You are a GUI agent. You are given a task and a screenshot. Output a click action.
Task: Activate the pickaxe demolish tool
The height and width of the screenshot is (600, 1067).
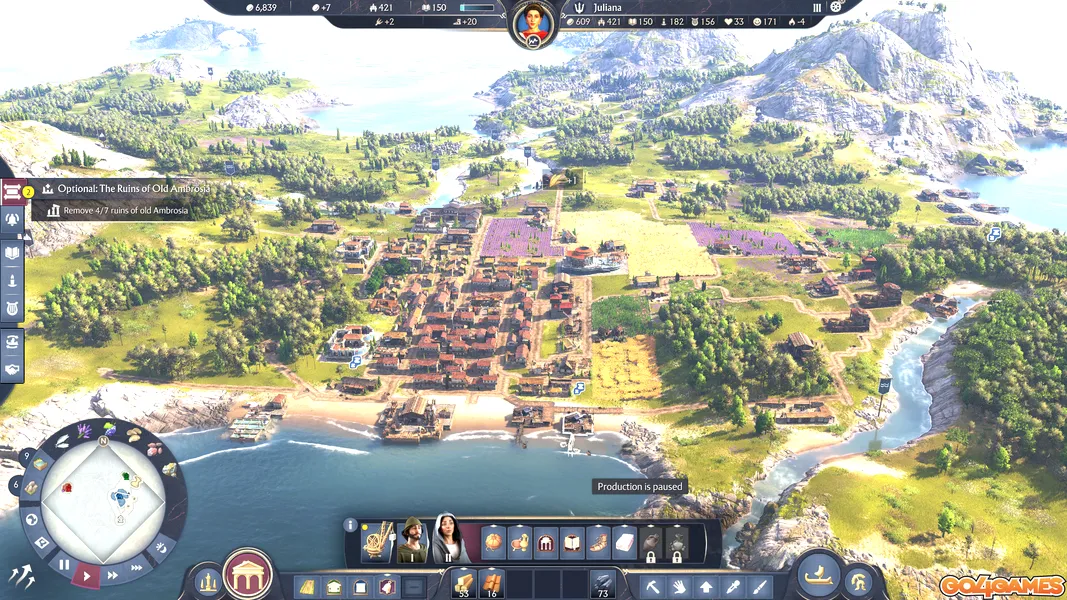click(x=653, y=586)
